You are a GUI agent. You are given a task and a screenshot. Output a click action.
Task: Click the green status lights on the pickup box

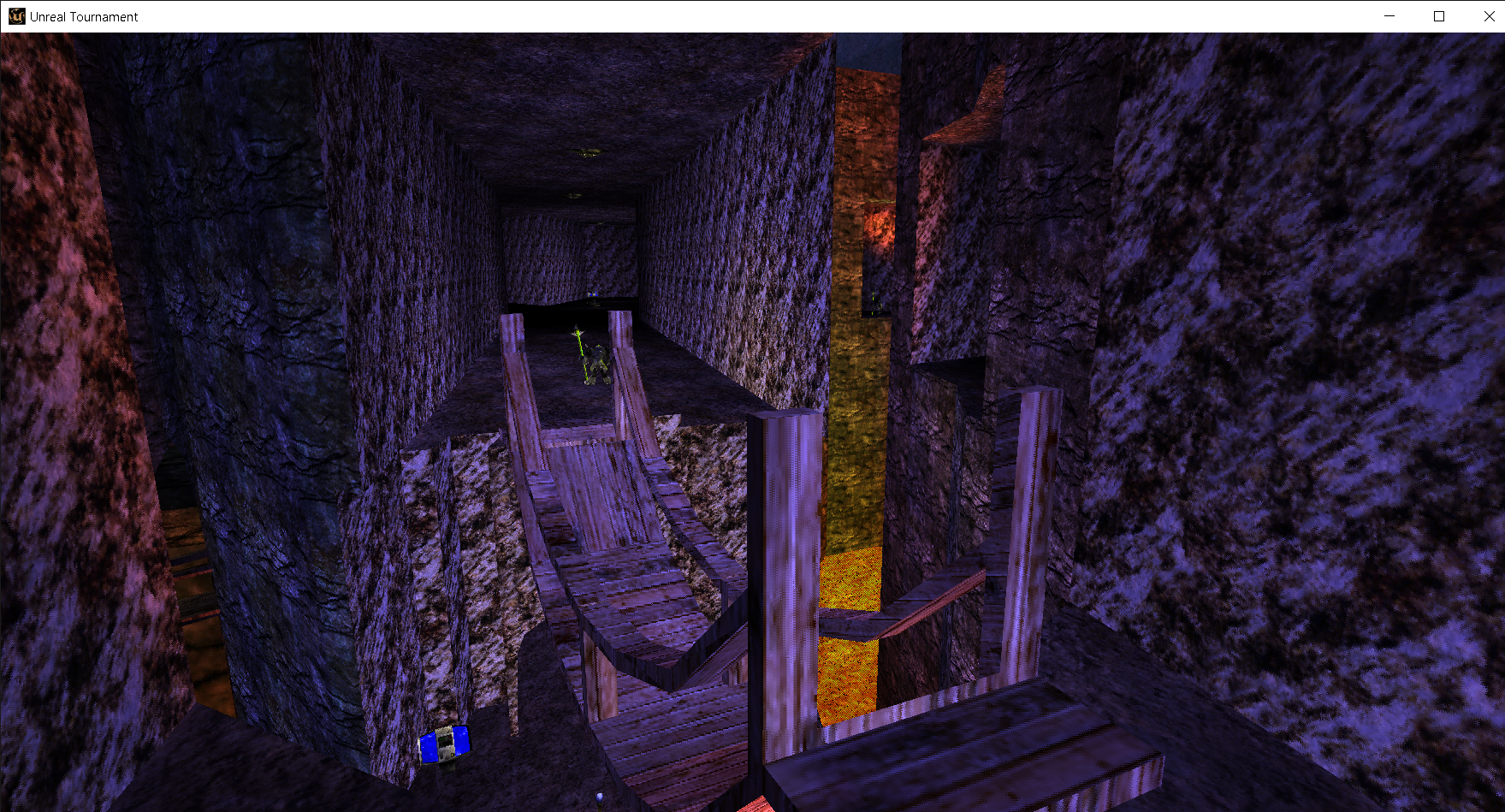click(x=442, y=739)
